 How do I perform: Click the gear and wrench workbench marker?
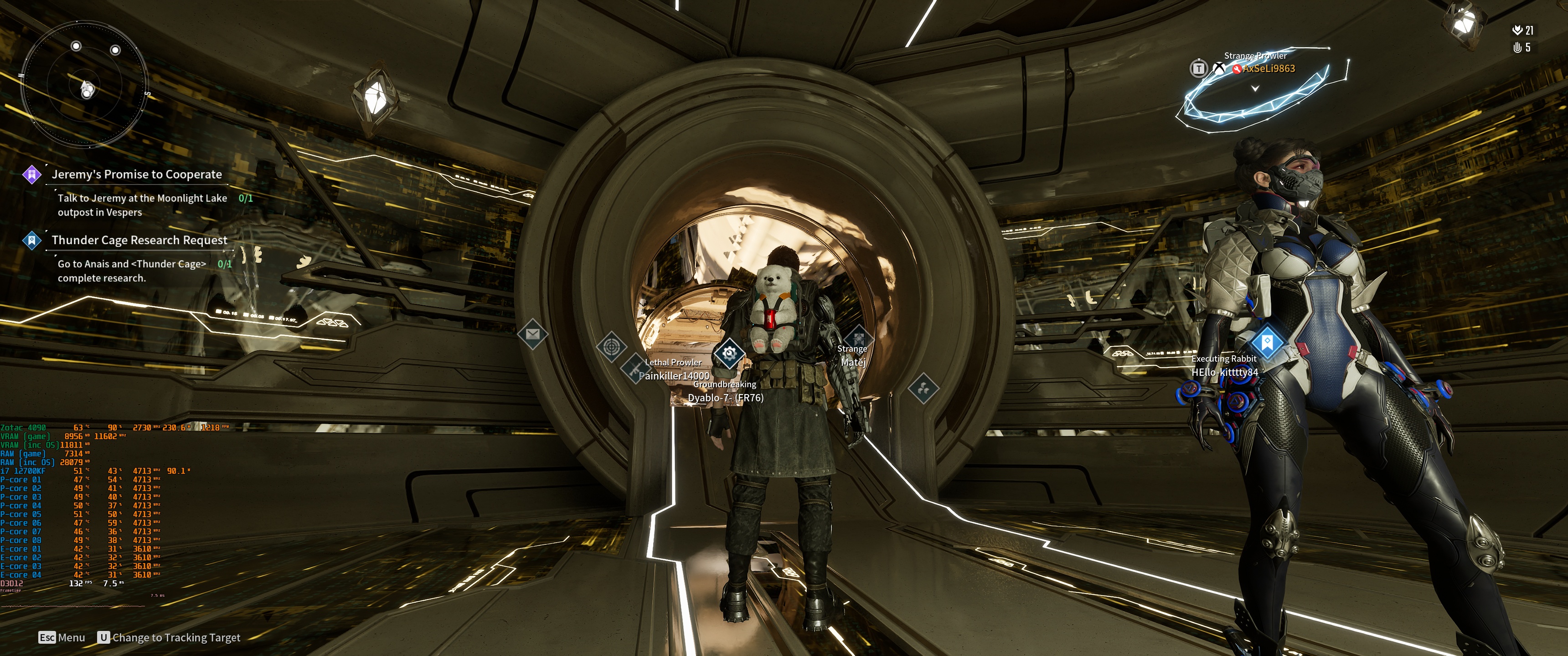[728, 353]
